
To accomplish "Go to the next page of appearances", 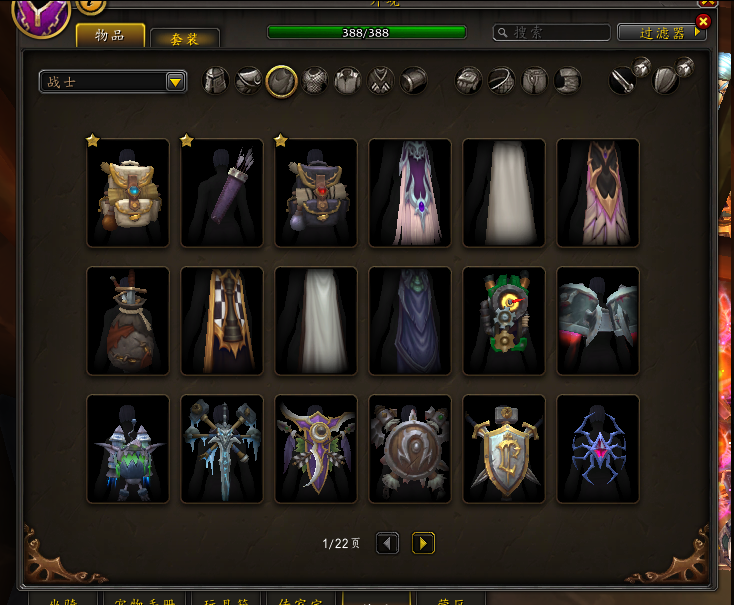I will (x=423, y=543).
